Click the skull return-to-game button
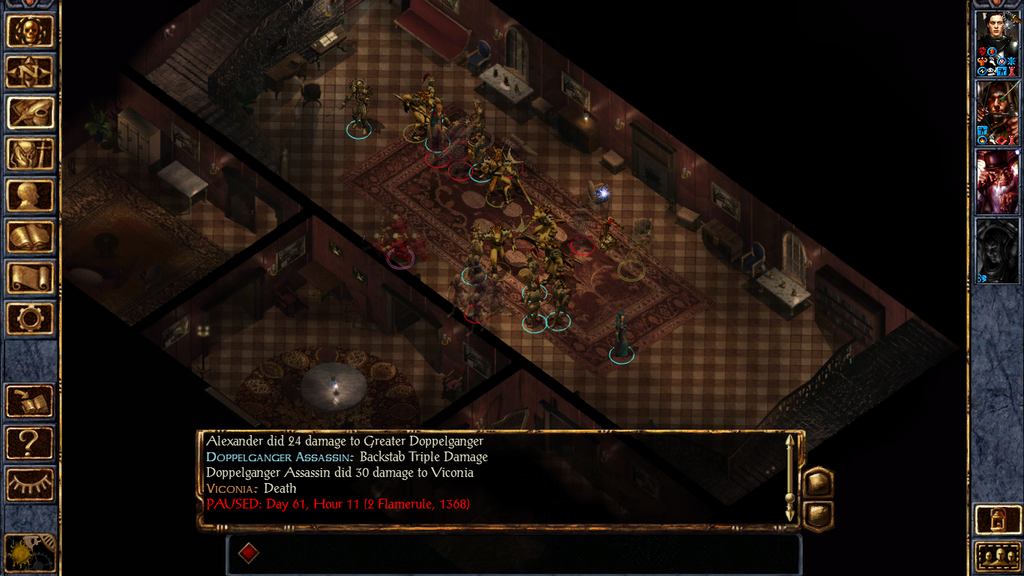The height and width of the screenshot is (576, 1024). click(30, 31)
